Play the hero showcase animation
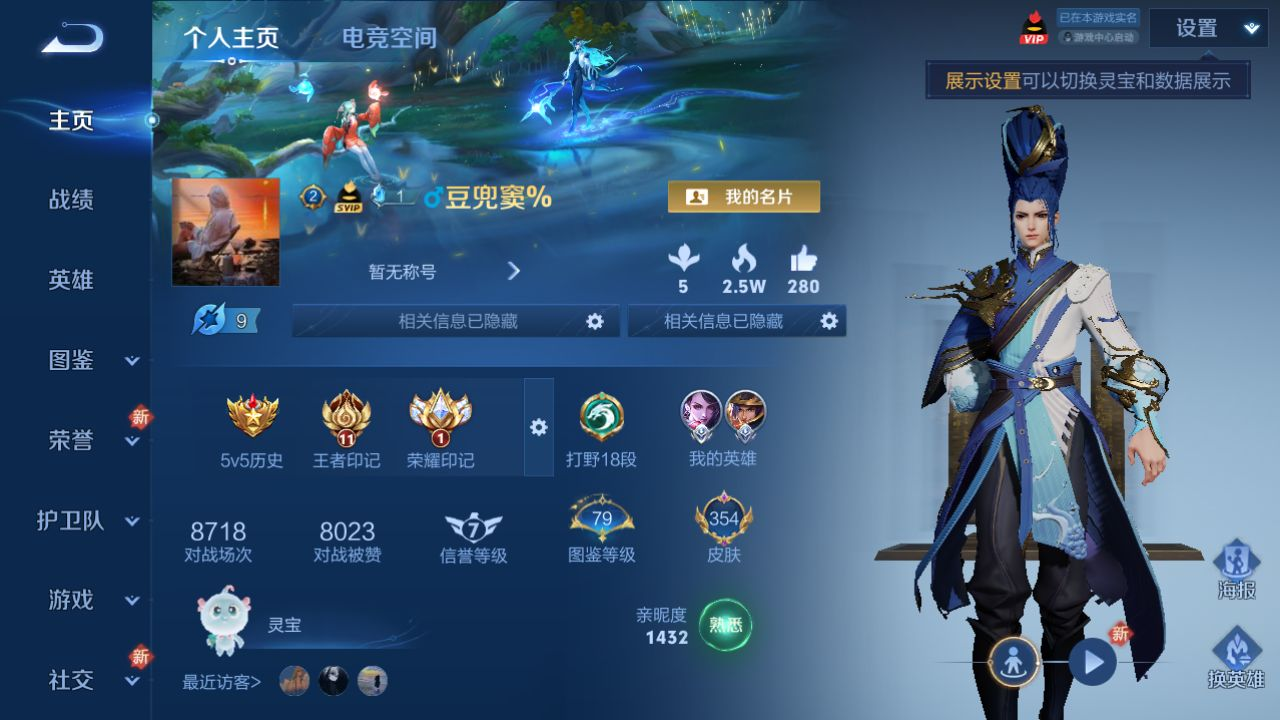Image resolution: width=1280 pixels, height=720 pixels. coord(1093,661)
